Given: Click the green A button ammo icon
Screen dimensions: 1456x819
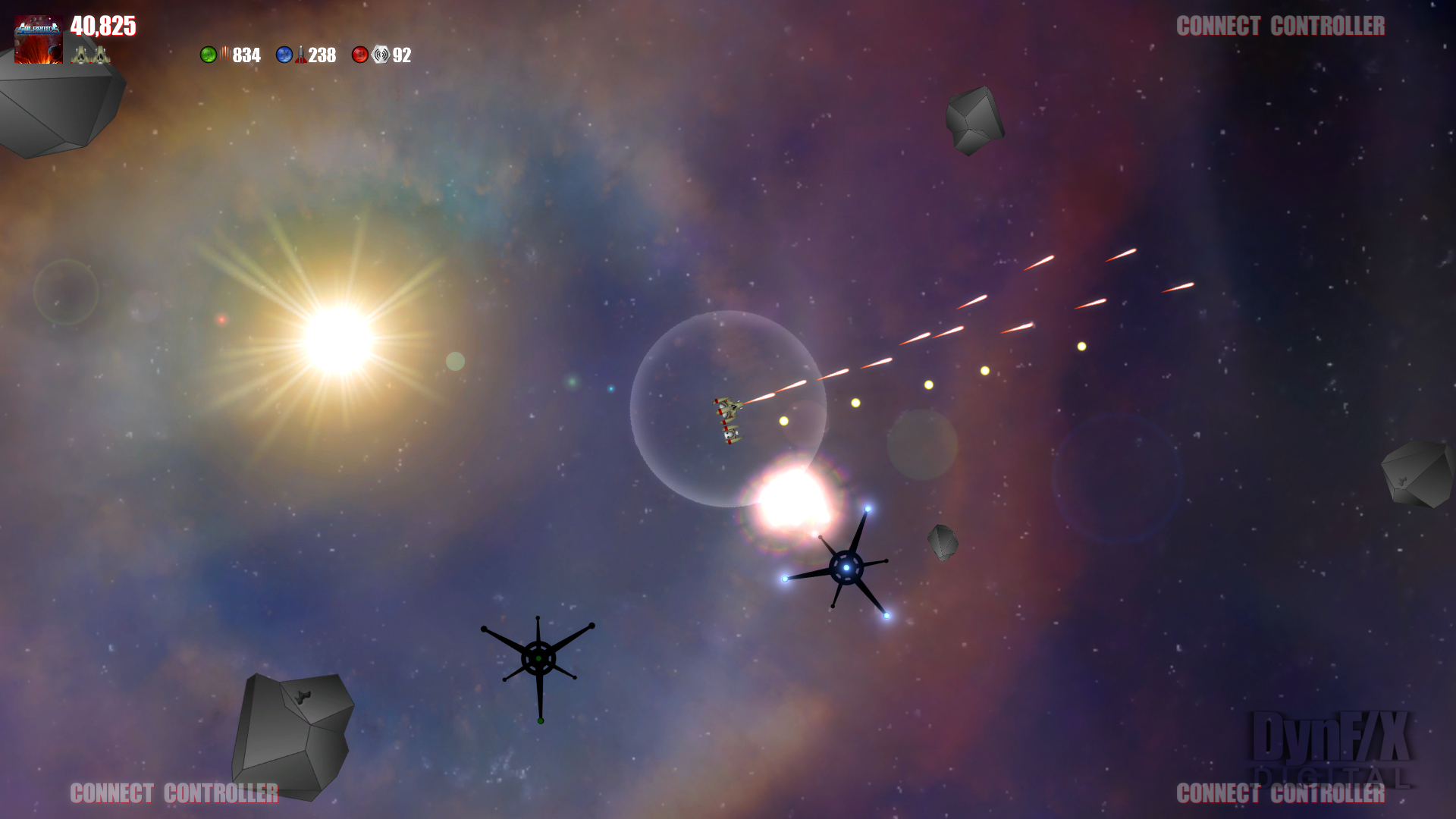Looking at the screenshot, I should tap(209, 55).
